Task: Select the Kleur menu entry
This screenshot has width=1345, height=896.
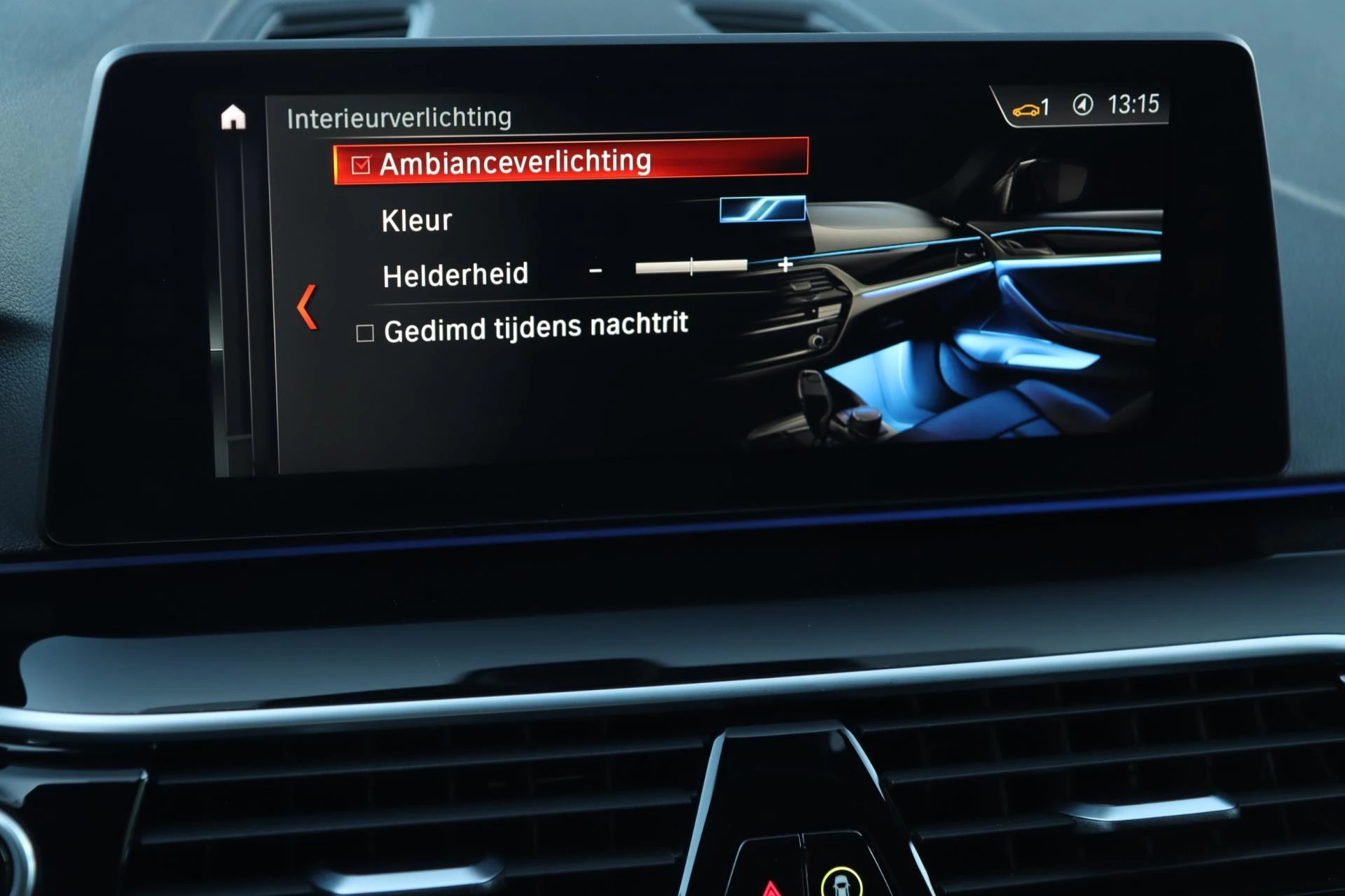Action: (x=416, y=220)
